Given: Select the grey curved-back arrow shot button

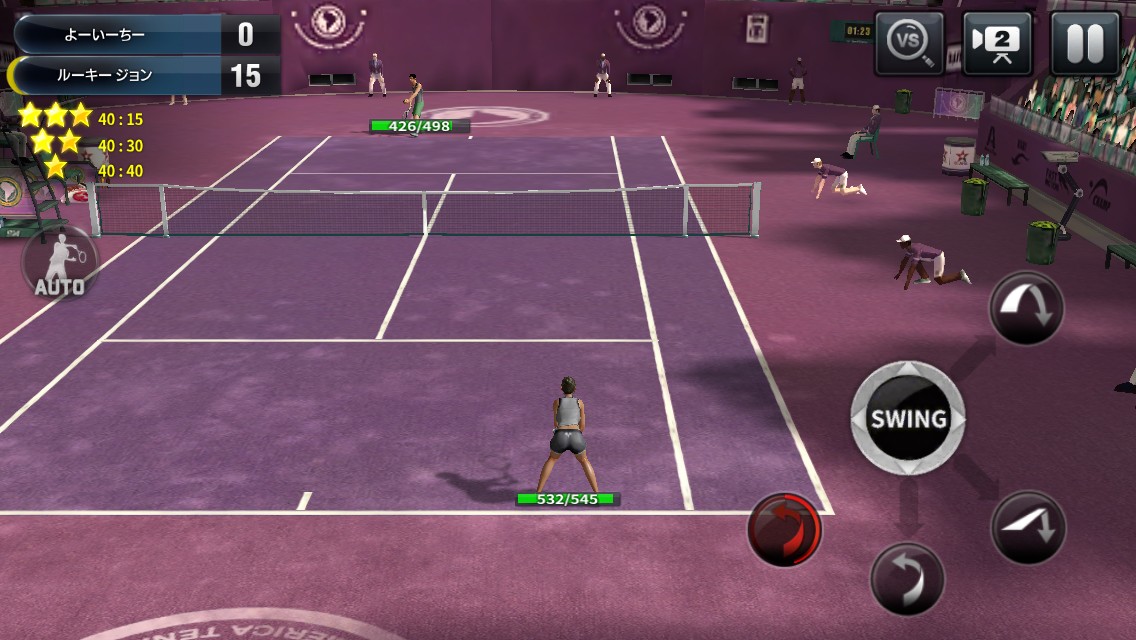Looking at the screenshot, I should tap(907, 579).
